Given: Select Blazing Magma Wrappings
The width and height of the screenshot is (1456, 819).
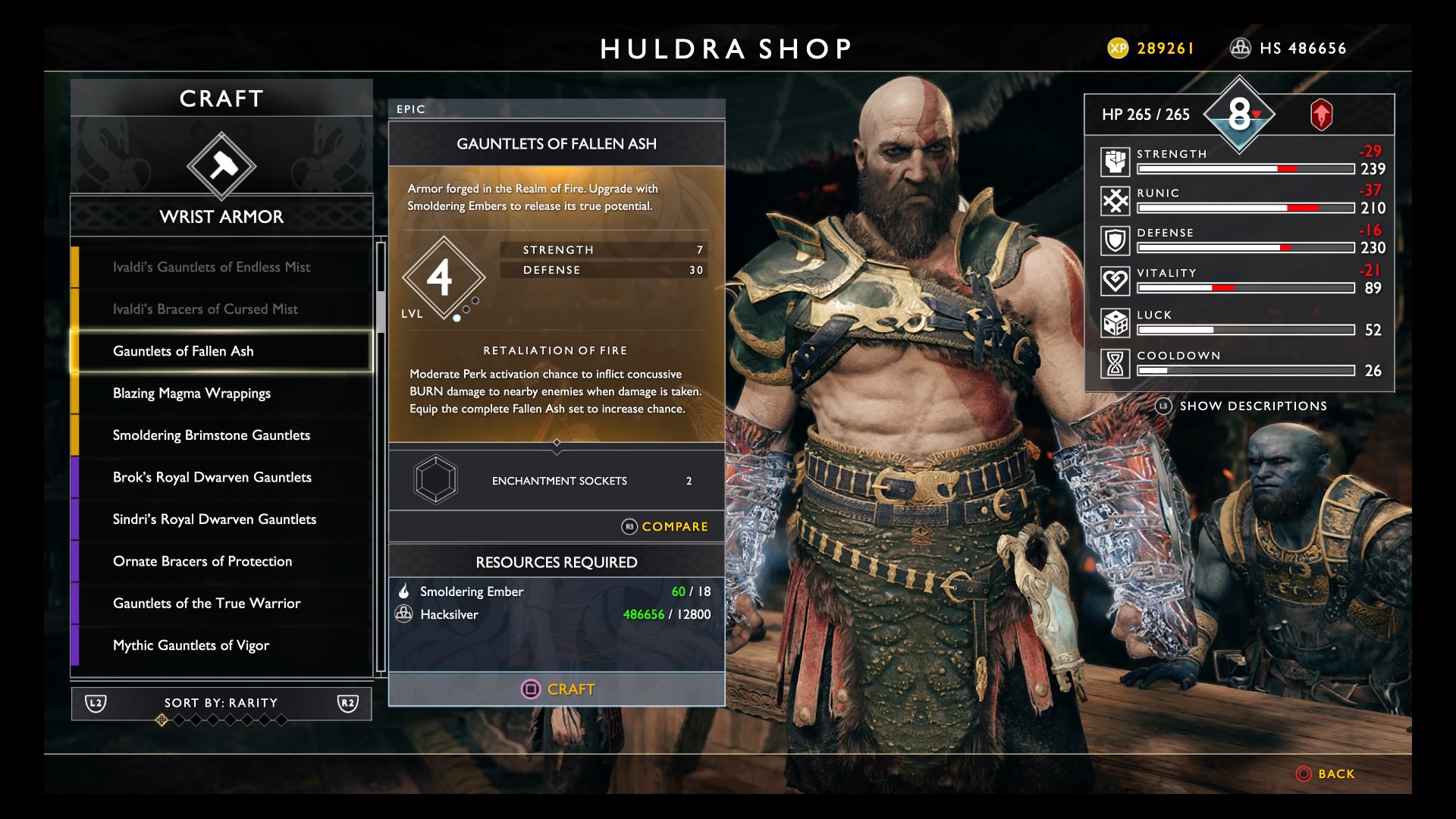Looking at the screenshot, I should coord(192,393).
